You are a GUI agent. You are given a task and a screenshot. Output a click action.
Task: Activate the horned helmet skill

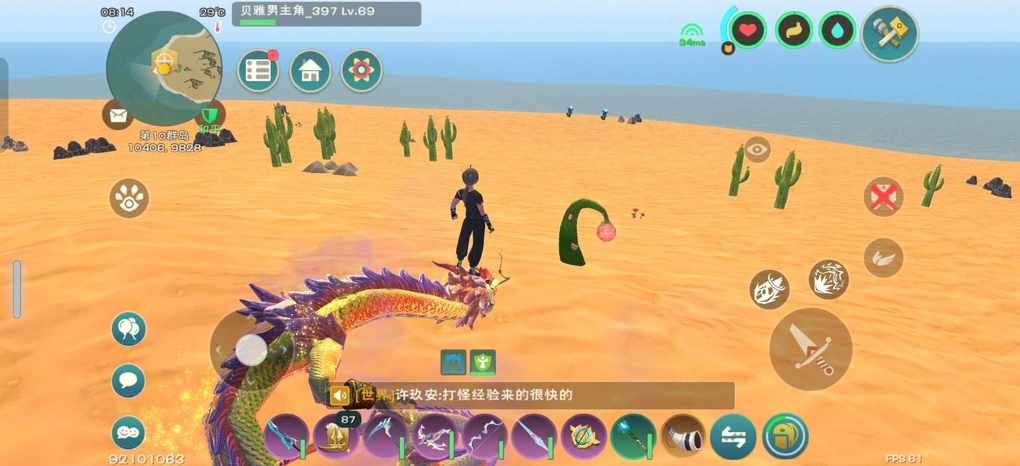point(769,289)
